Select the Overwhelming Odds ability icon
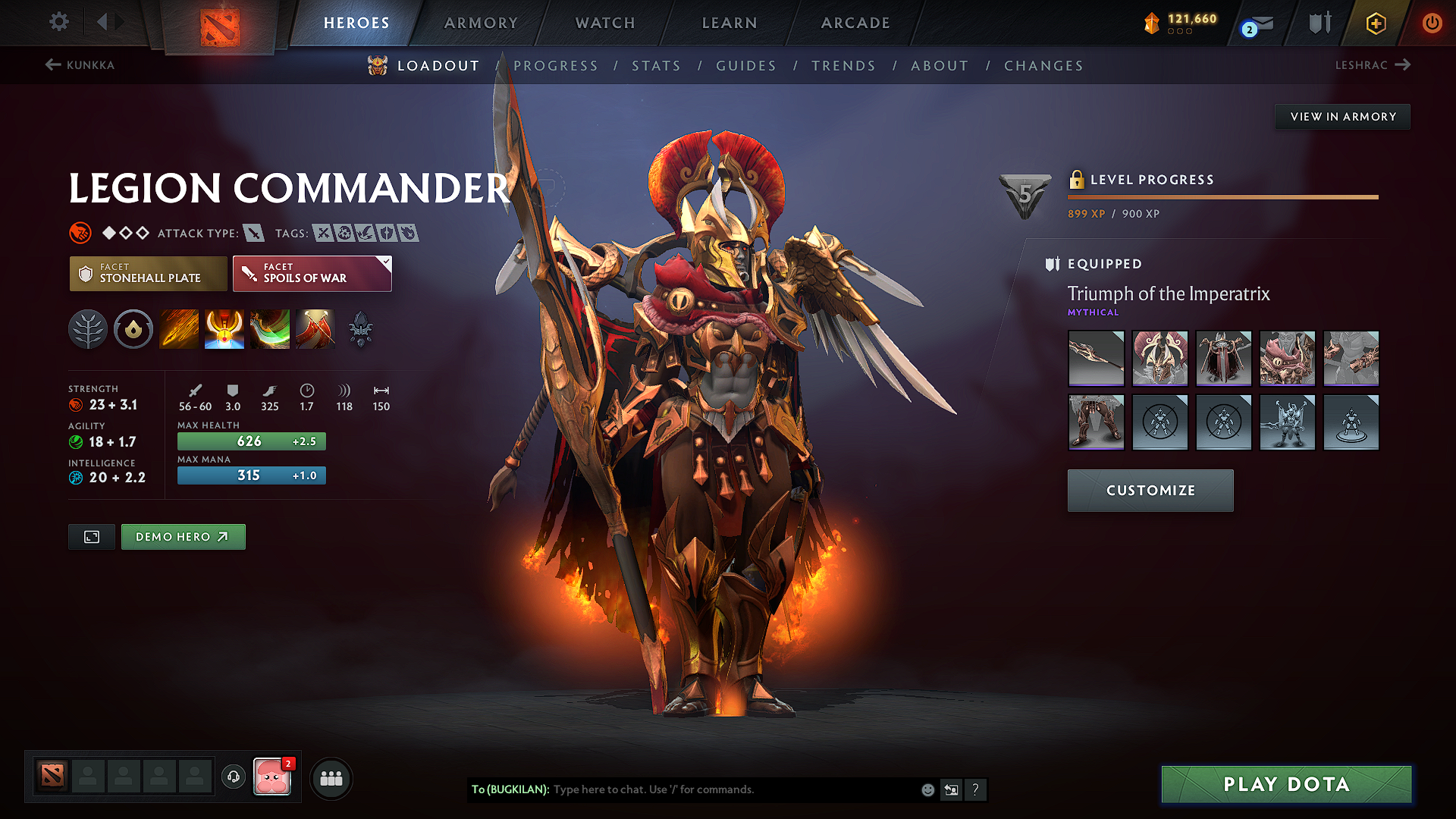Image resolution: width=1456 pixels, height=819 pixels. coord(179,329)
